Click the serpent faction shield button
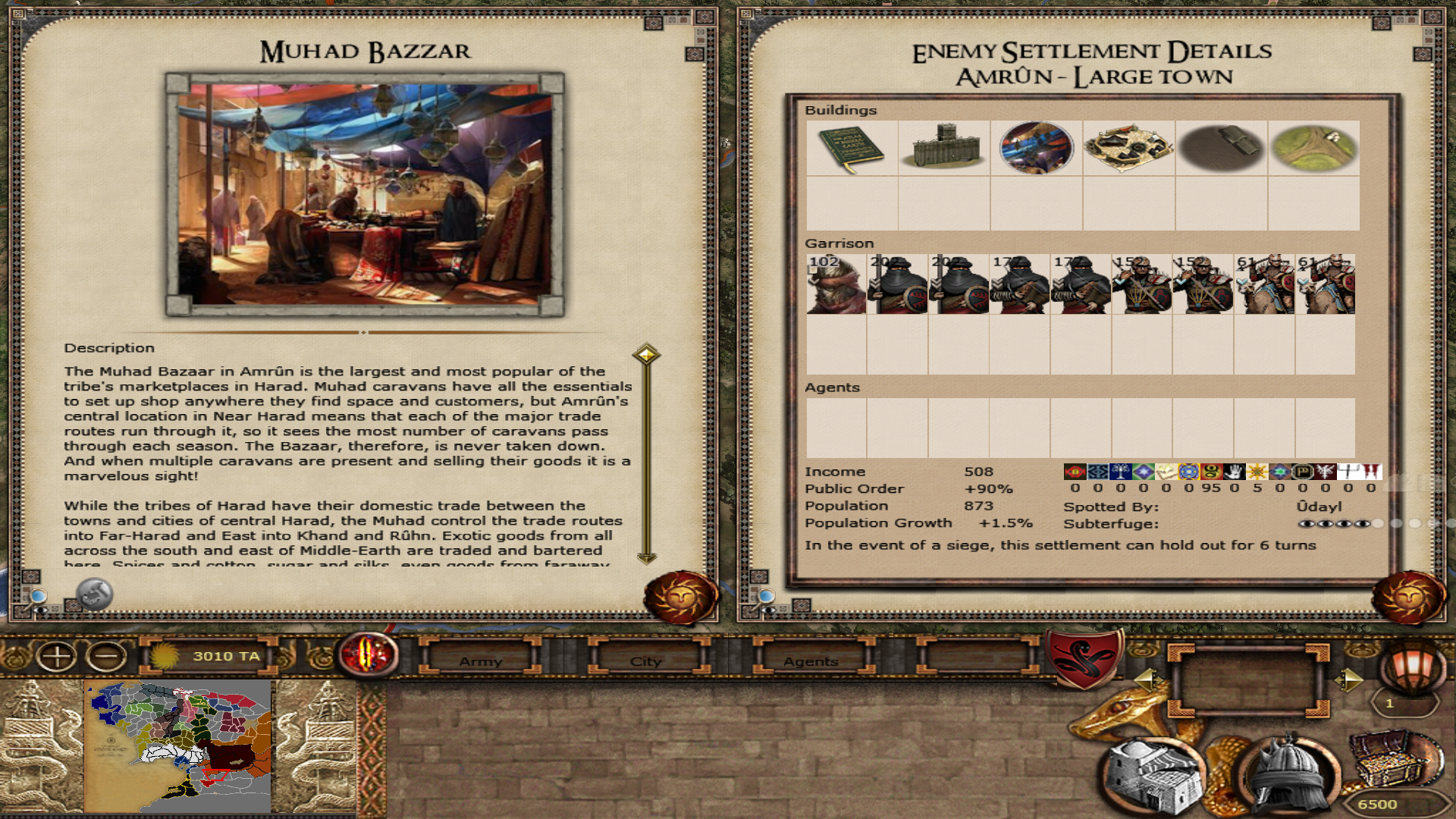The height and width of the screenshot is (819, 1456). [1084, 657]
